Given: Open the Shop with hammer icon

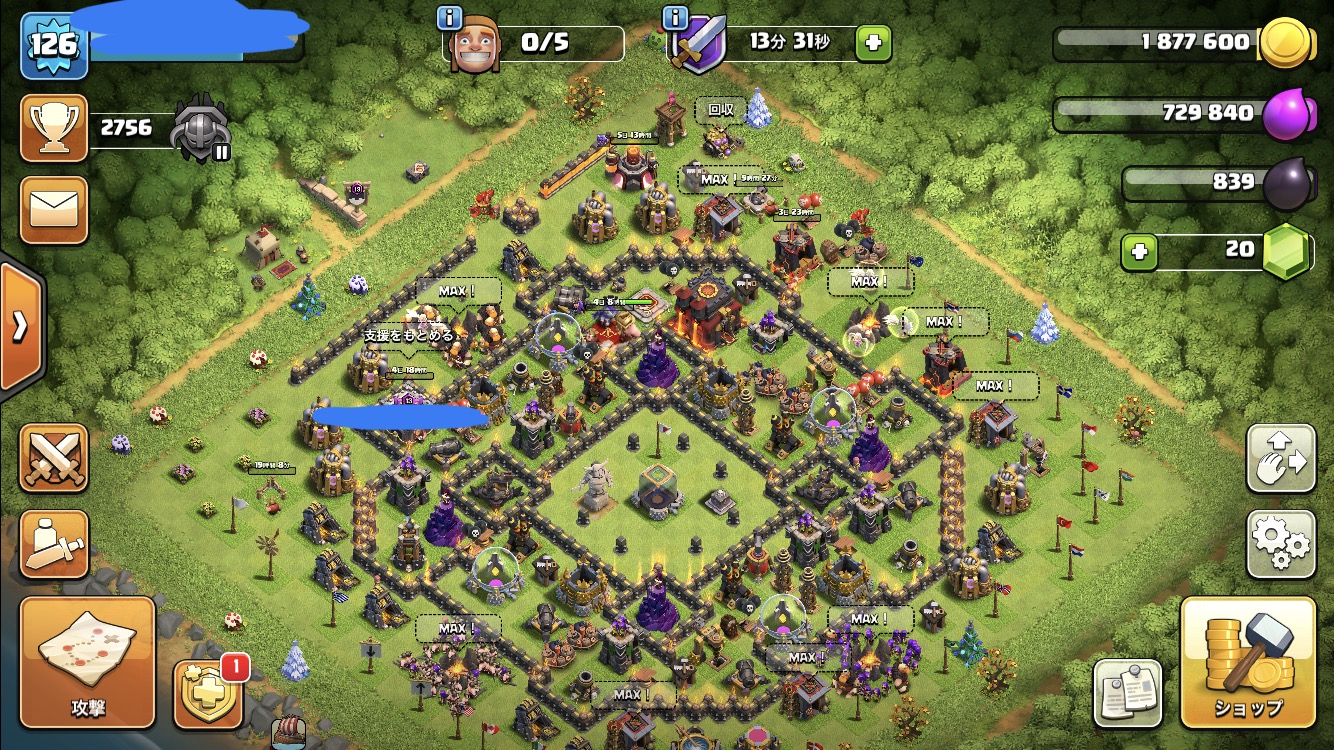Looking at the screenshot, I should coord(1248,662).
